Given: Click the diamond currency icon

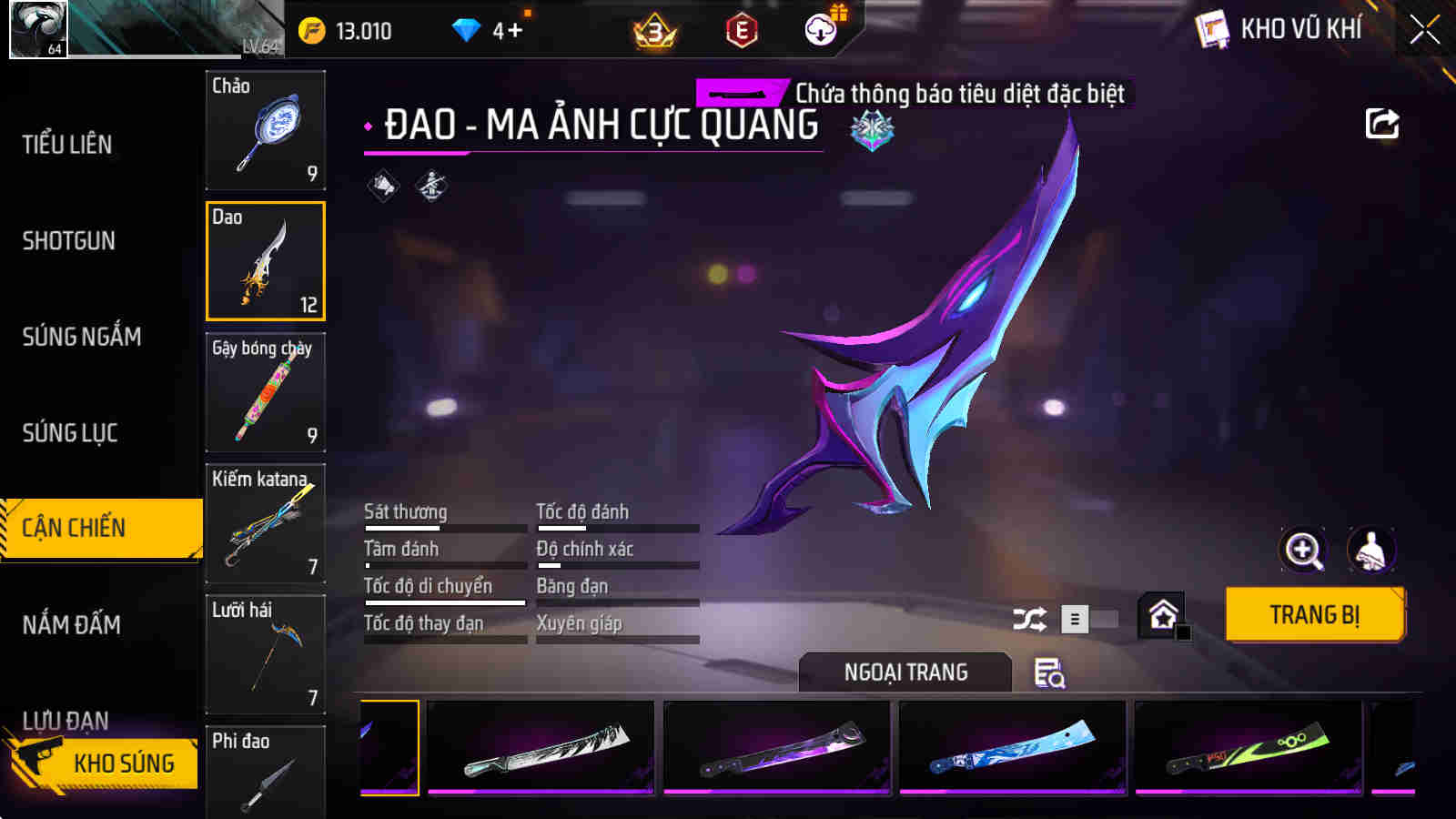Looking at the screenshot, I should (x=467, y=29).
